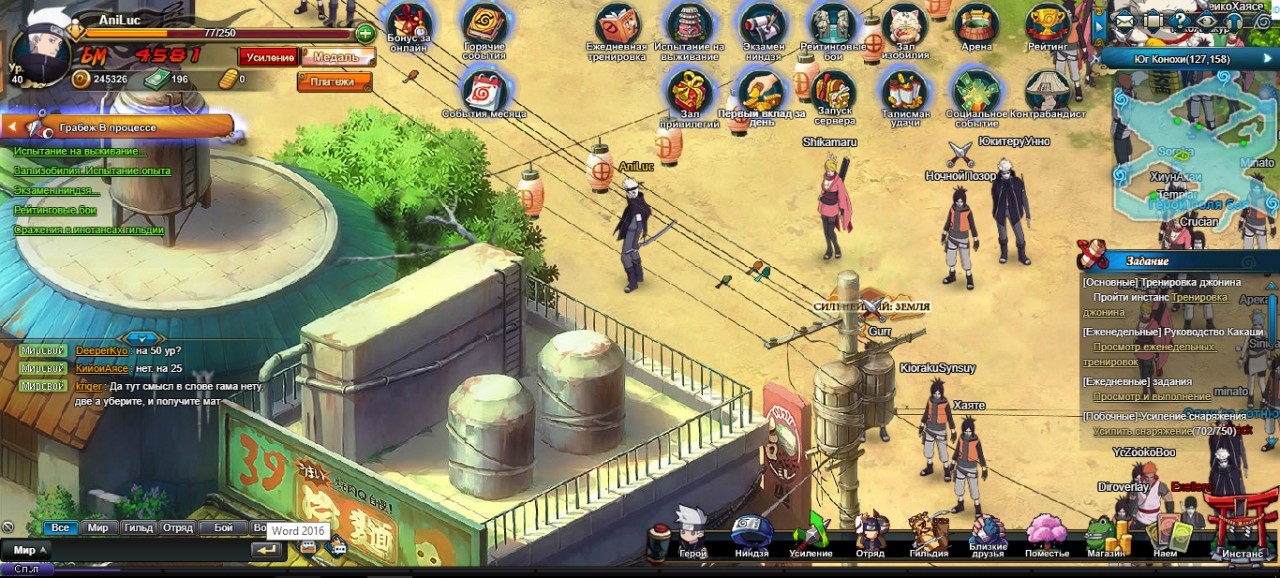This screenshot has width=1280, height=578.
Task: Click the Рейтинговые бои green link
Action: [x=55, y=210]
